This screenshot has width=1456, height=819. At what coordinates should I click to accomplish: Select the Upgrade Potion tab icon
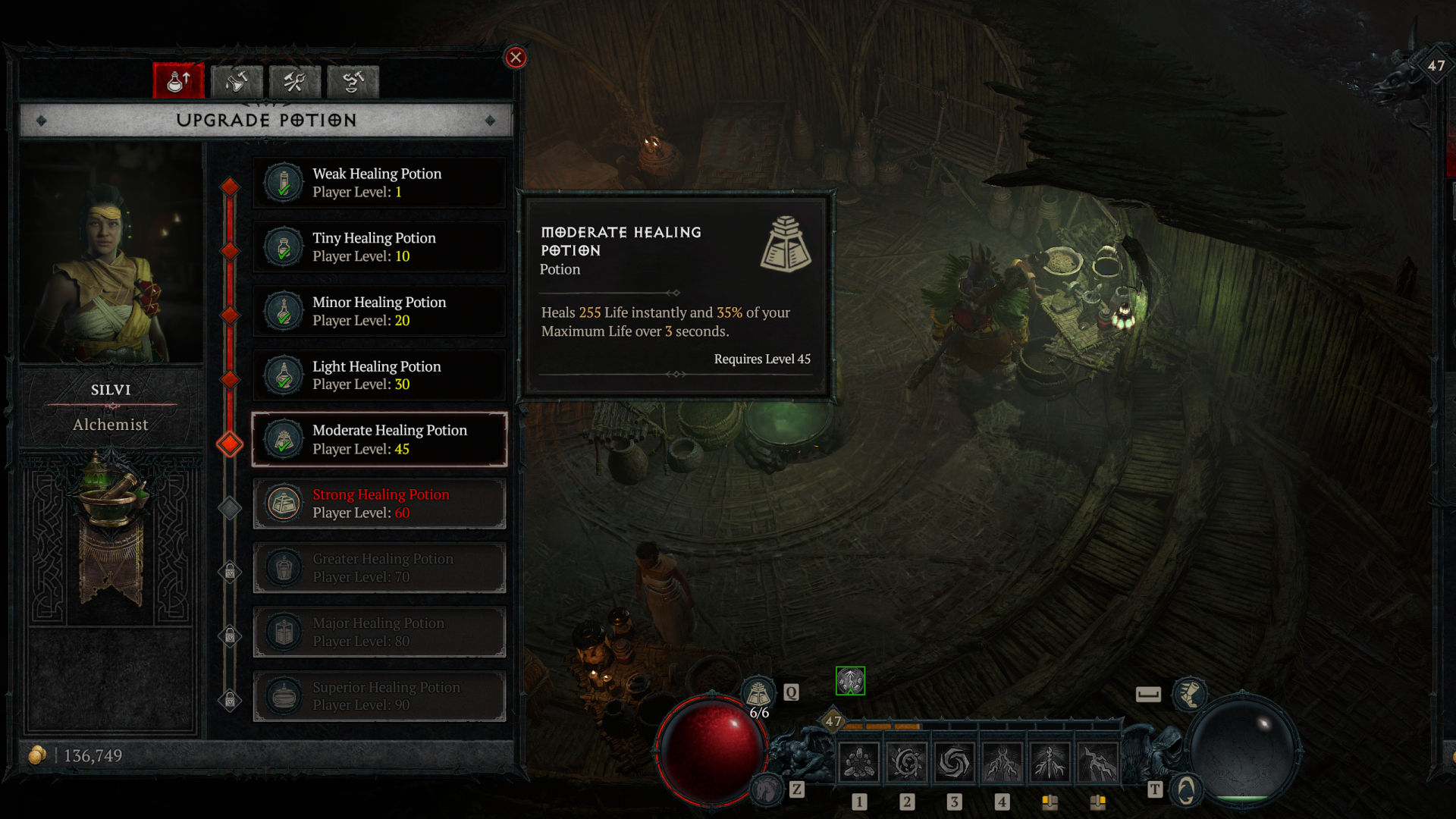[178, 80]
